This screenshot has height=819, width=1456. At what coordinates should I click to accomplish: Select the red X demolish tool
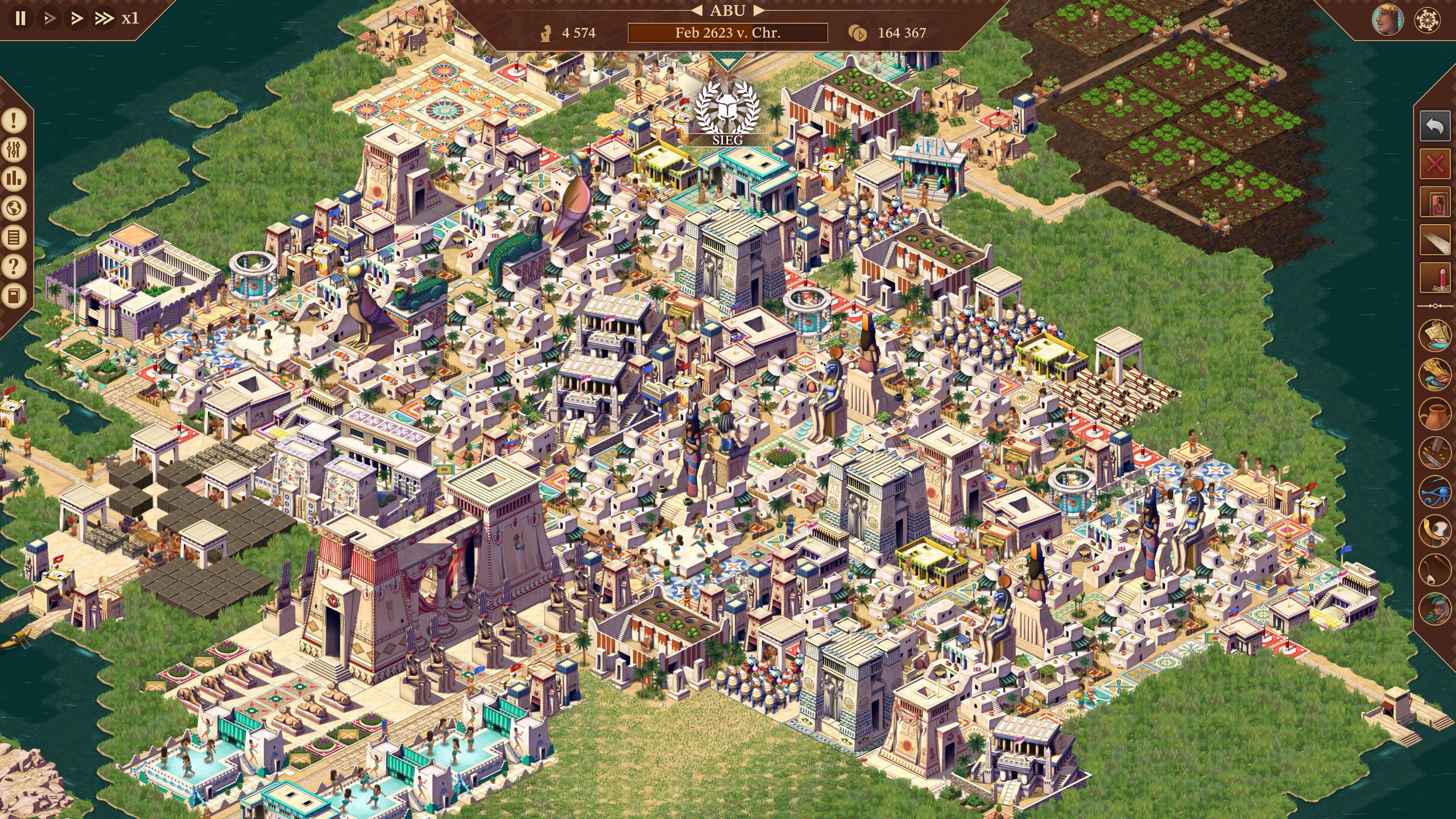(1434, 165)
